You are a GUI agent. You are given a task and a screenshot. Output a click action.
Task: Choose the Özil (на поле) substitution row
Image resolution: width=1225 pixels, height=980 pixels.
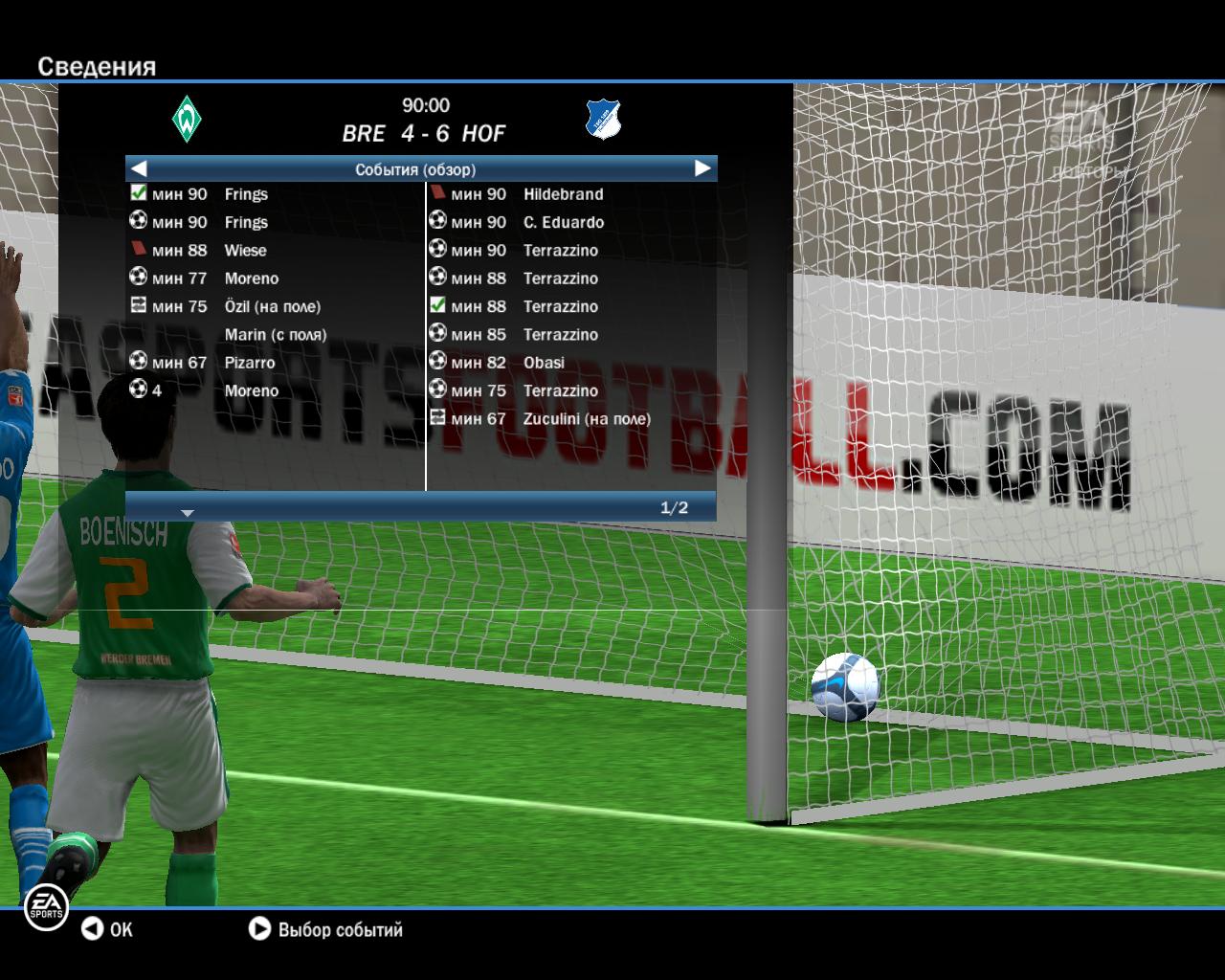[x=272, y=307]
